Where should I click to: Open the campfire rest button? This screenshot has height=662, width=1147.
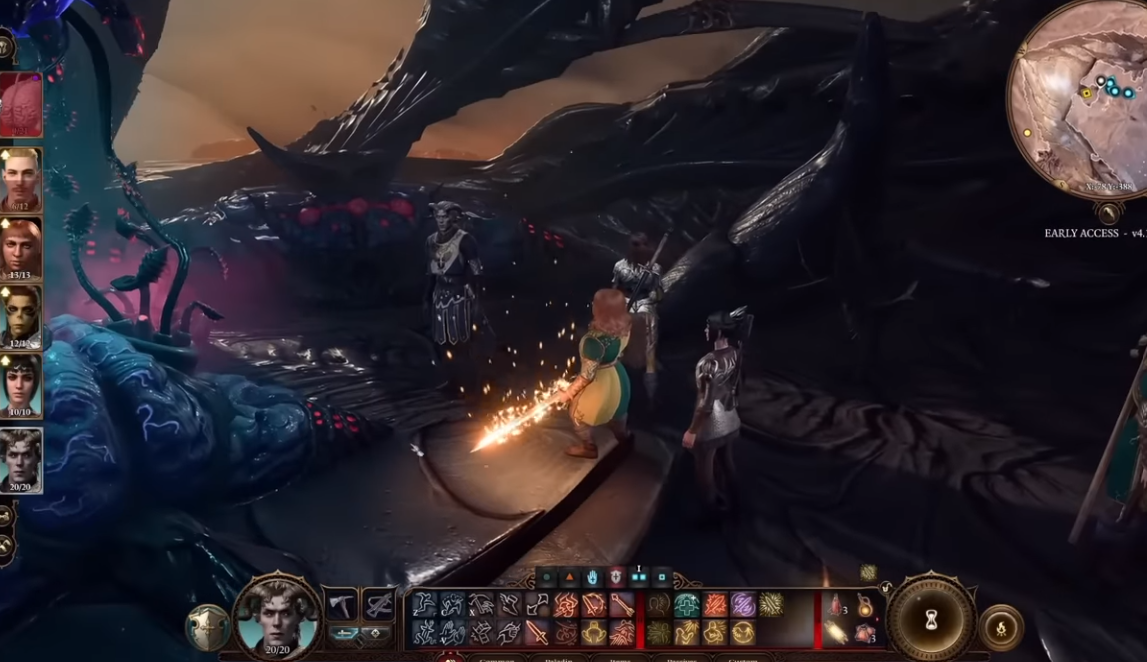pos(1001,628)
